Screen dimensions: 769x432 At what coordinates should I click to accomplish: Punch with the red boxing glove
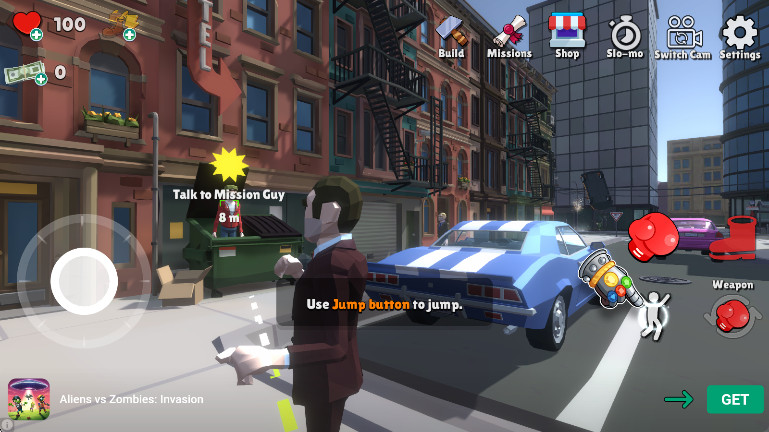[653, 235]
